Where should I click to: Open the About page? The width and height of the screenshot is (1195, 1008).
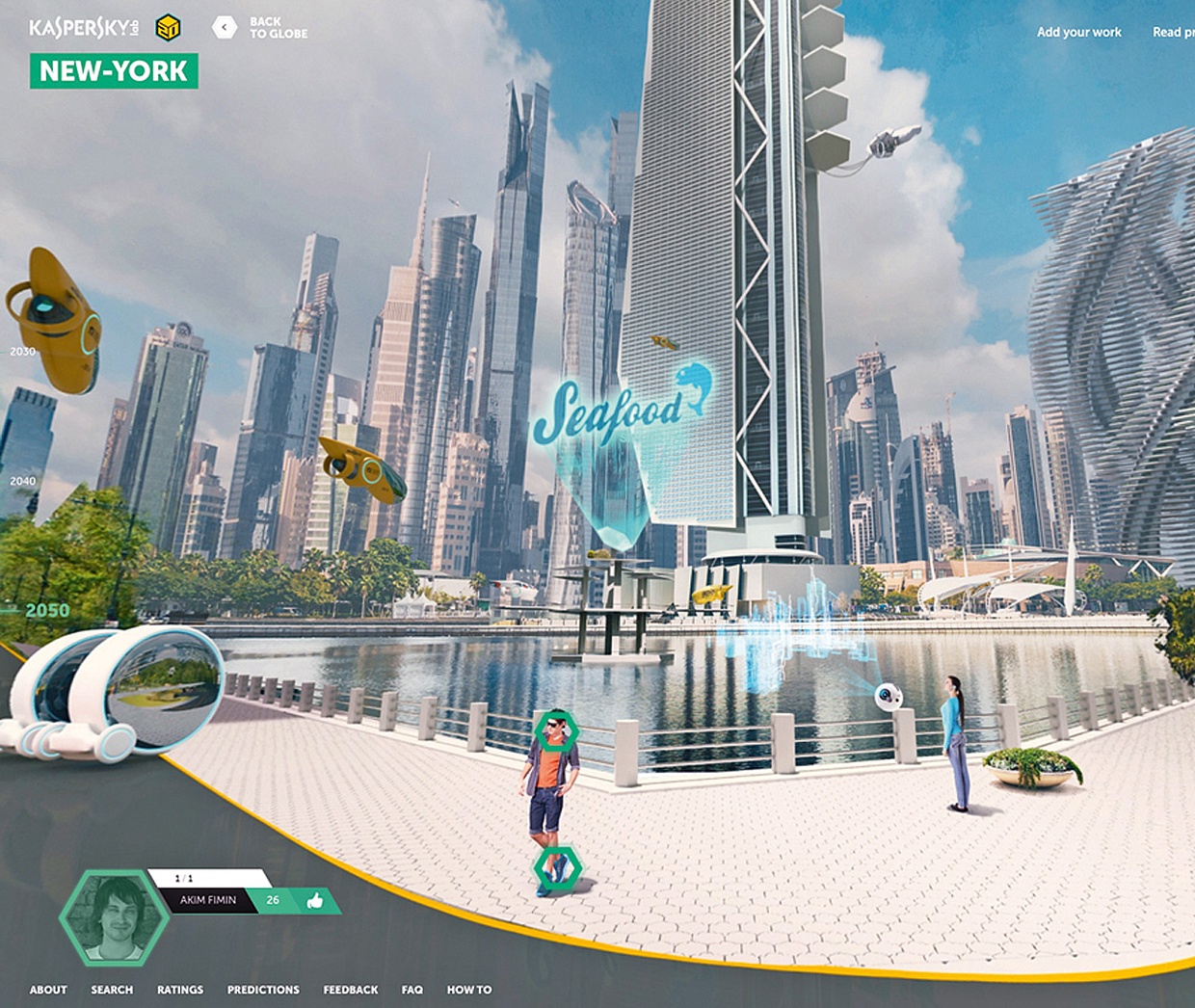click(48, 990)
